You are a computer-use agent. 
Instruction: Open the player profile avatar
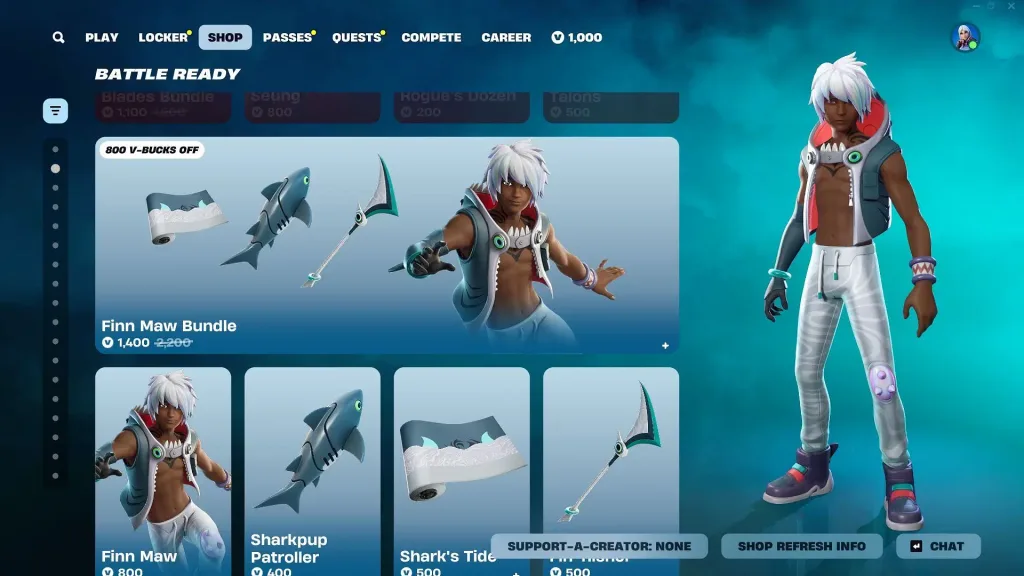coord(965,38)
